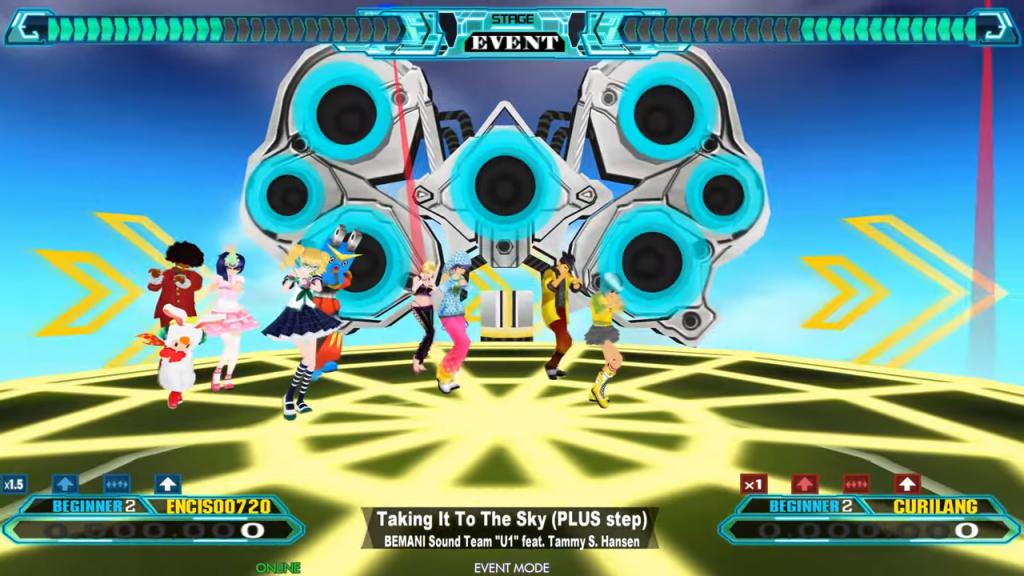Select the red x1 speed icon
1024x576 pixels.
tap(754, 484)
